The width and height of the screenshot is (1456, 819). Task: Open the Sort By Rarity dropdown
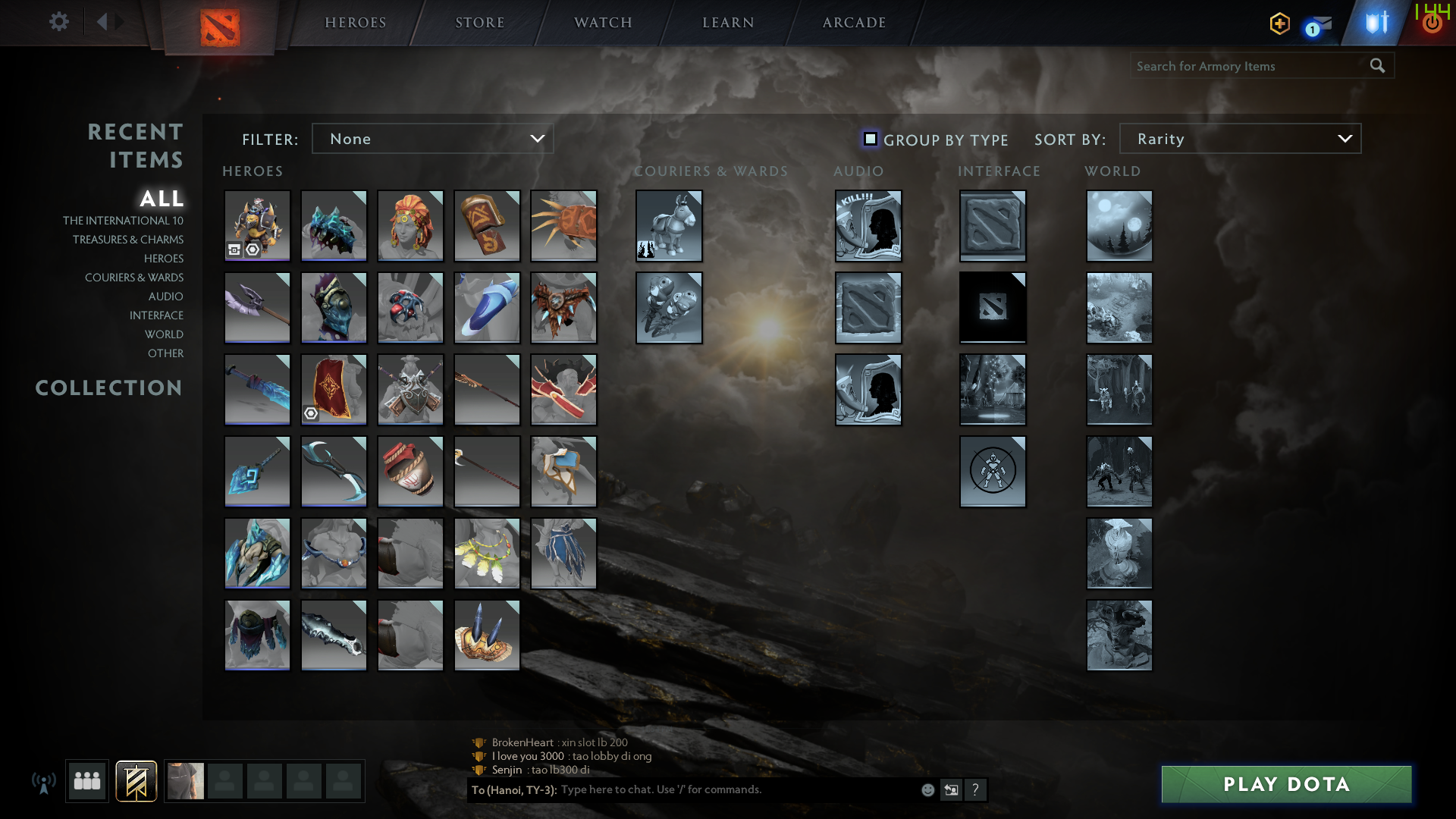coord(1239,138)
